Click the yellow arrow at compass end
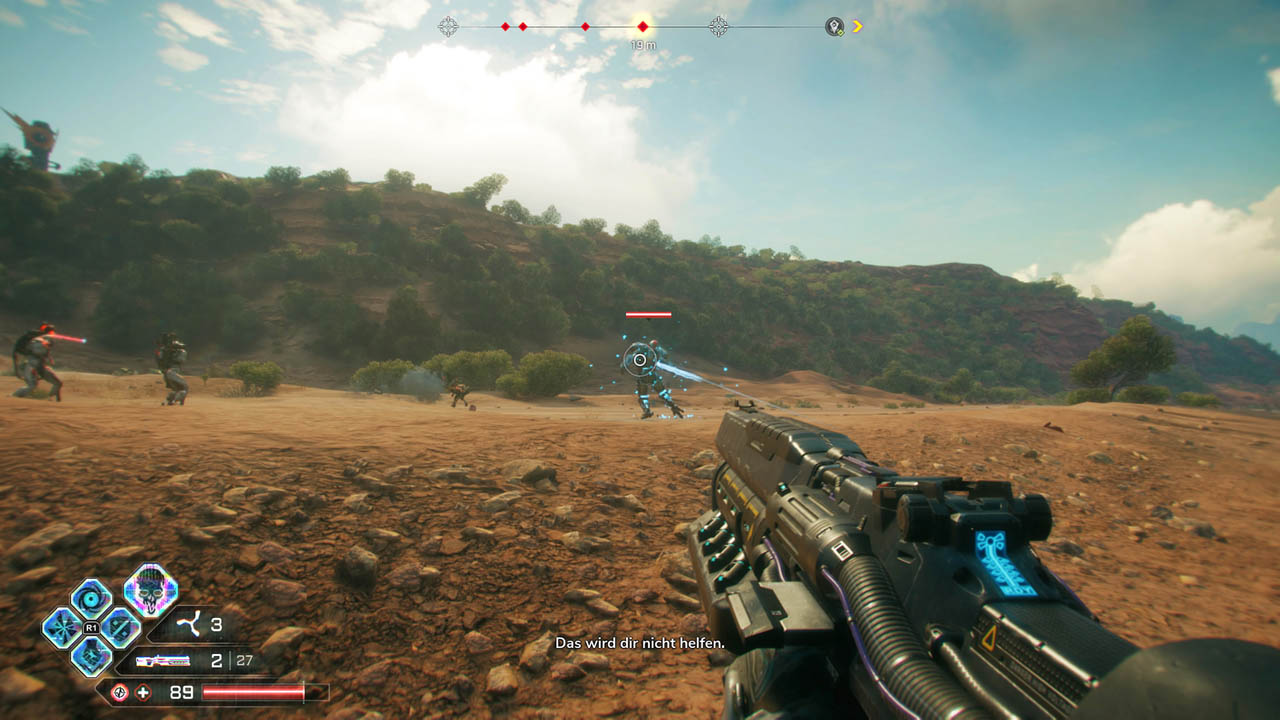The image size is (1280, 720). [x=857, y=27]
